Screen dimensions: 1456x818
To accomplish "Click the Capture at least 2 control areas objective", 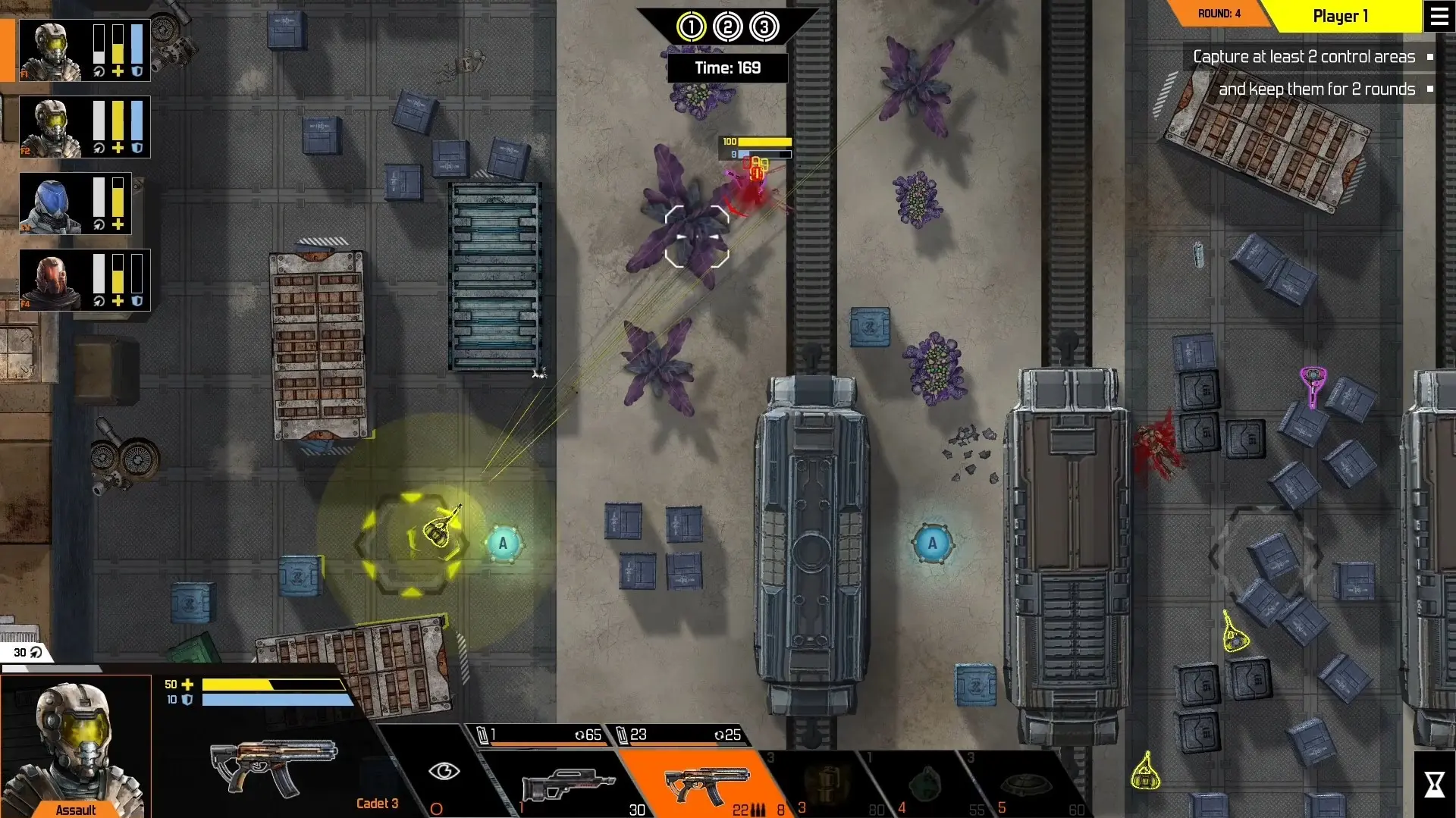I will (x=1303, y=56).
